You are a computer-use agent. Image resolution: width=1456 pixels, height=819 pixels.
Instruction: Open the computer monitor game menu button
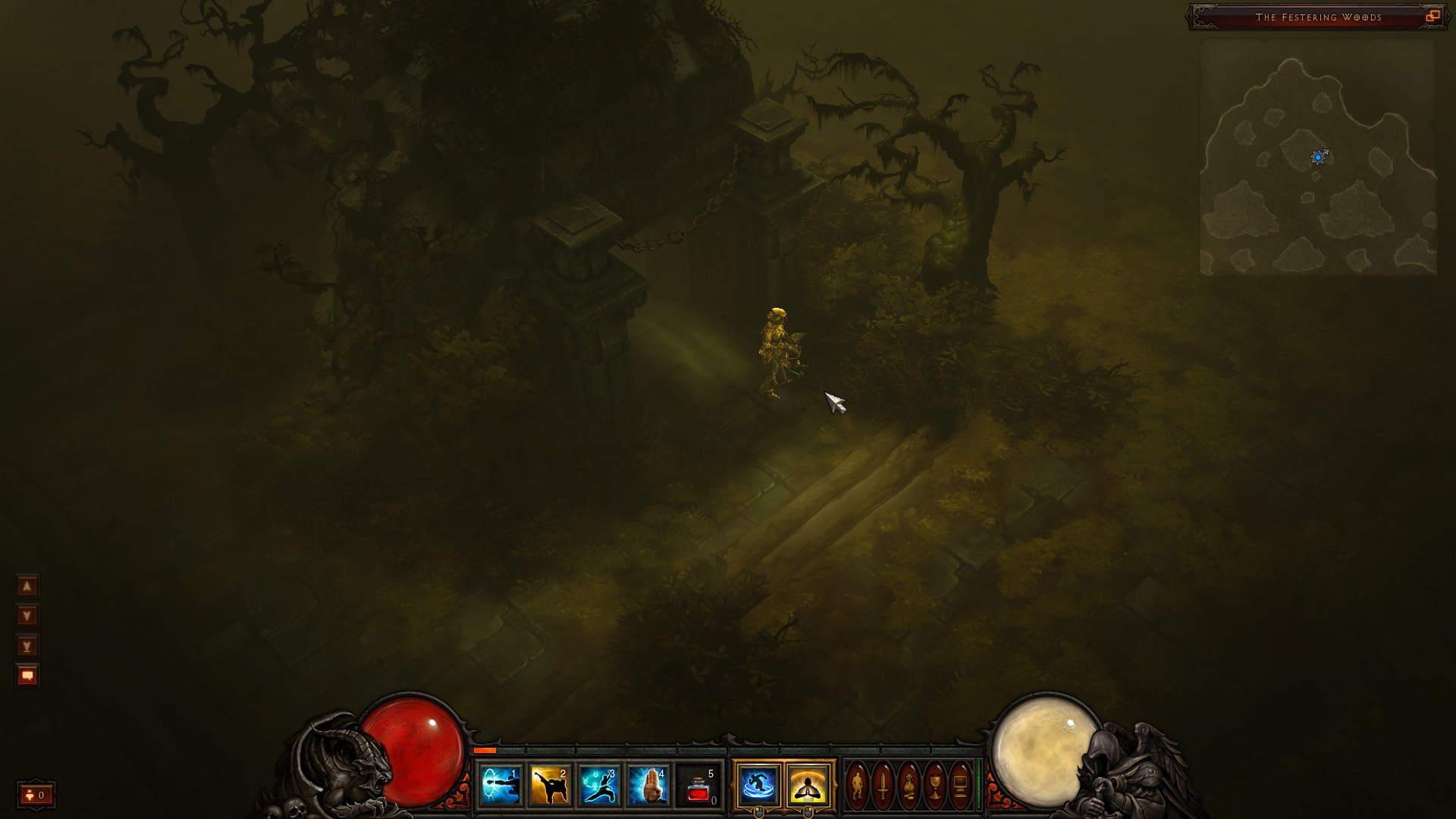tap(960, 786)
